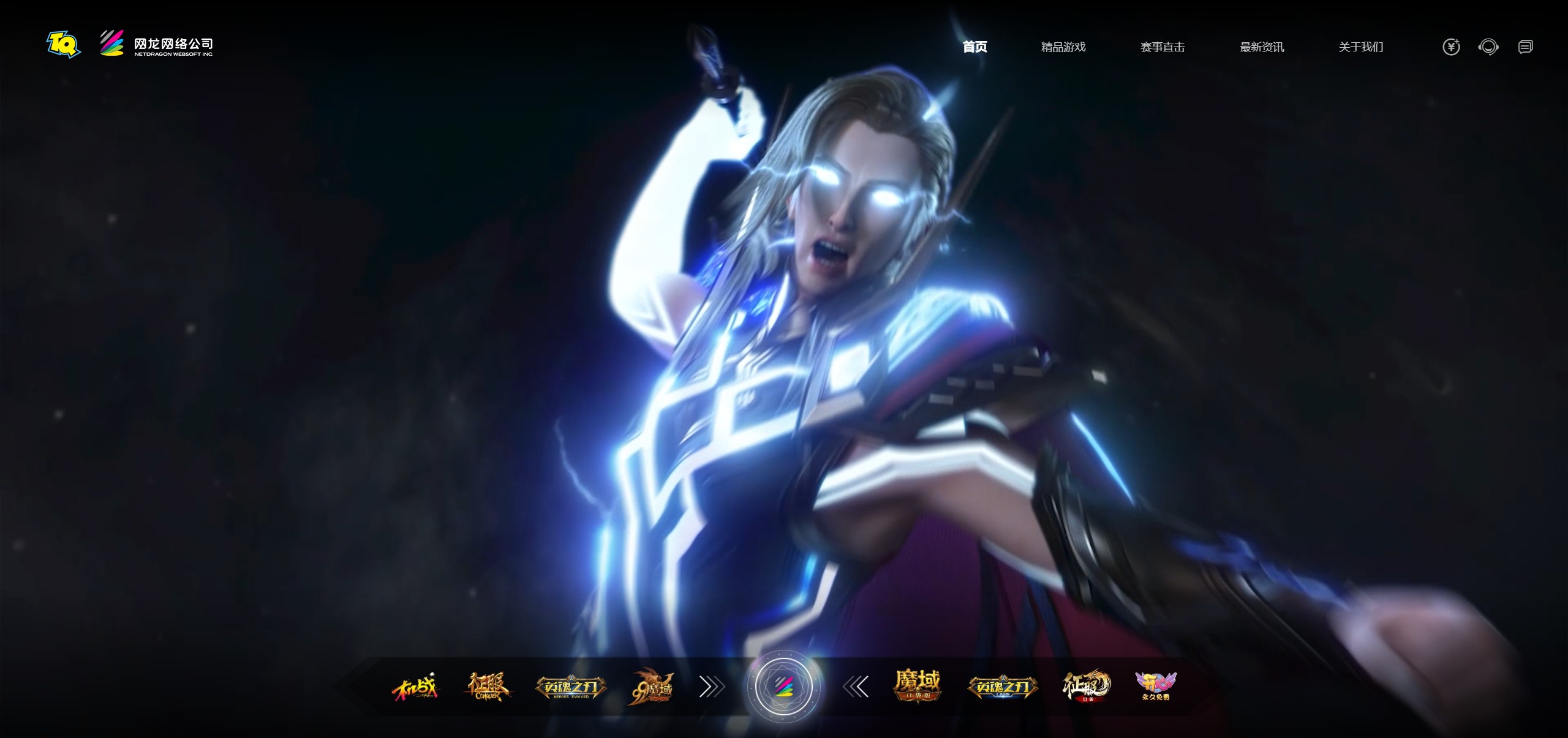Viewport: 1568px width, 738px height.
Task: Open the 赛事直击 esports section
Action: tap(1162, 47)
